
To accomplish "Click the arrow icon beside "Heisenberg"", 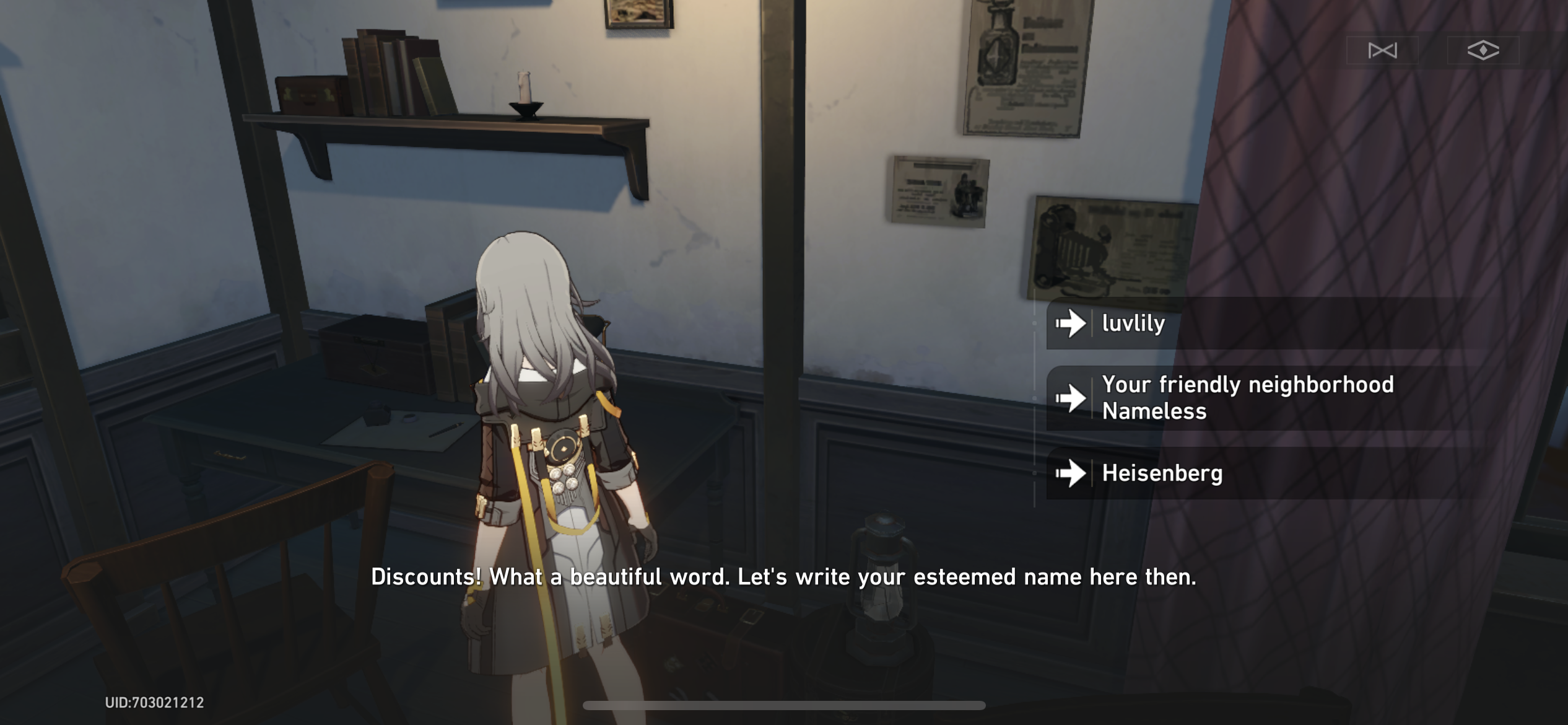I will coord(1071,473).
